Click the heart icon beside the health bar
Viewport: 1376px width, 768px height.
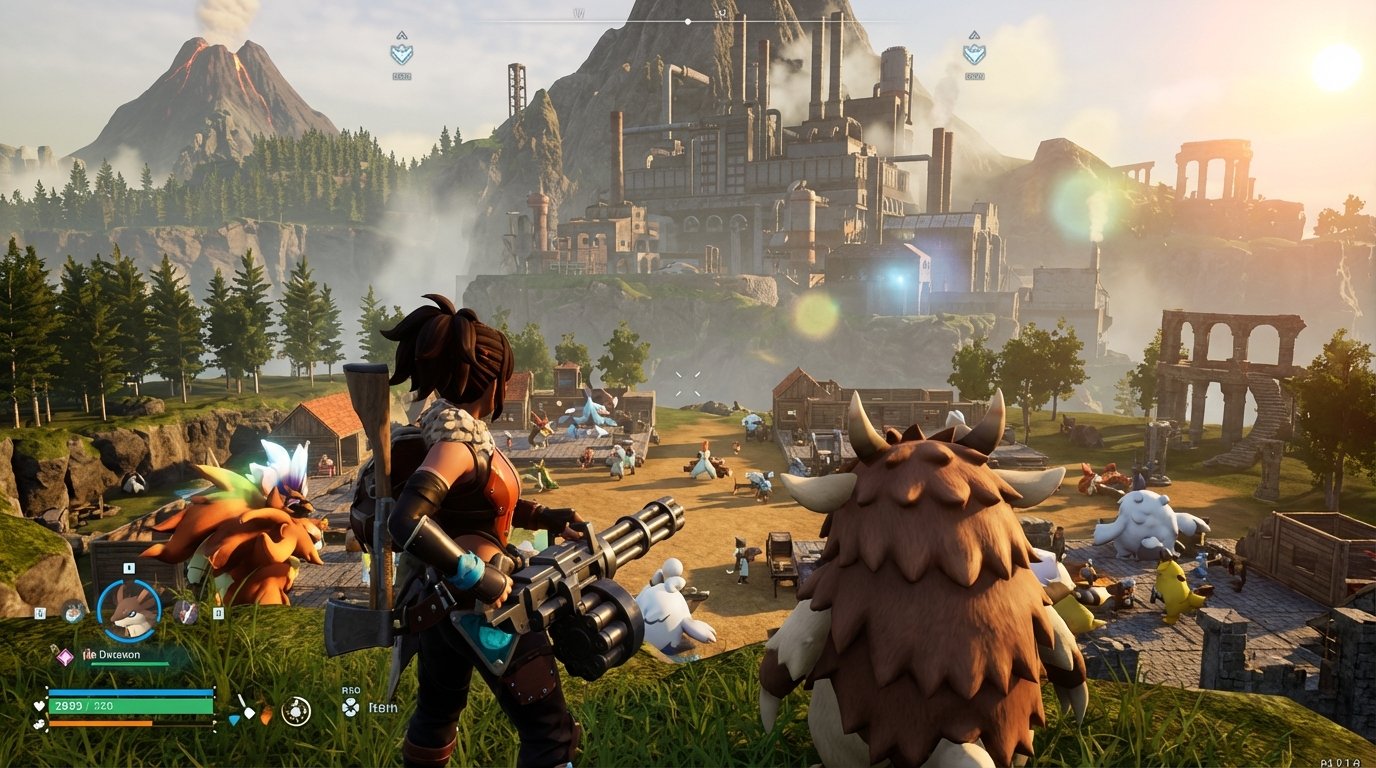pyautogui.click(x=38, y=706)
